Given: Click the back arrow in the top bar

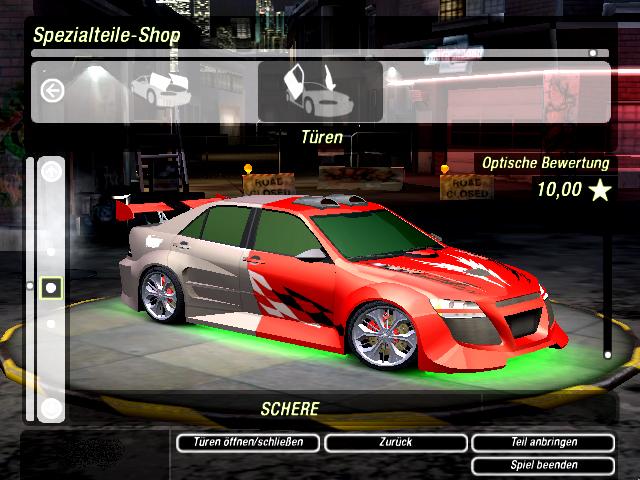Looking at the screenshot, I should pyautogui.click(x=52, y=91).
